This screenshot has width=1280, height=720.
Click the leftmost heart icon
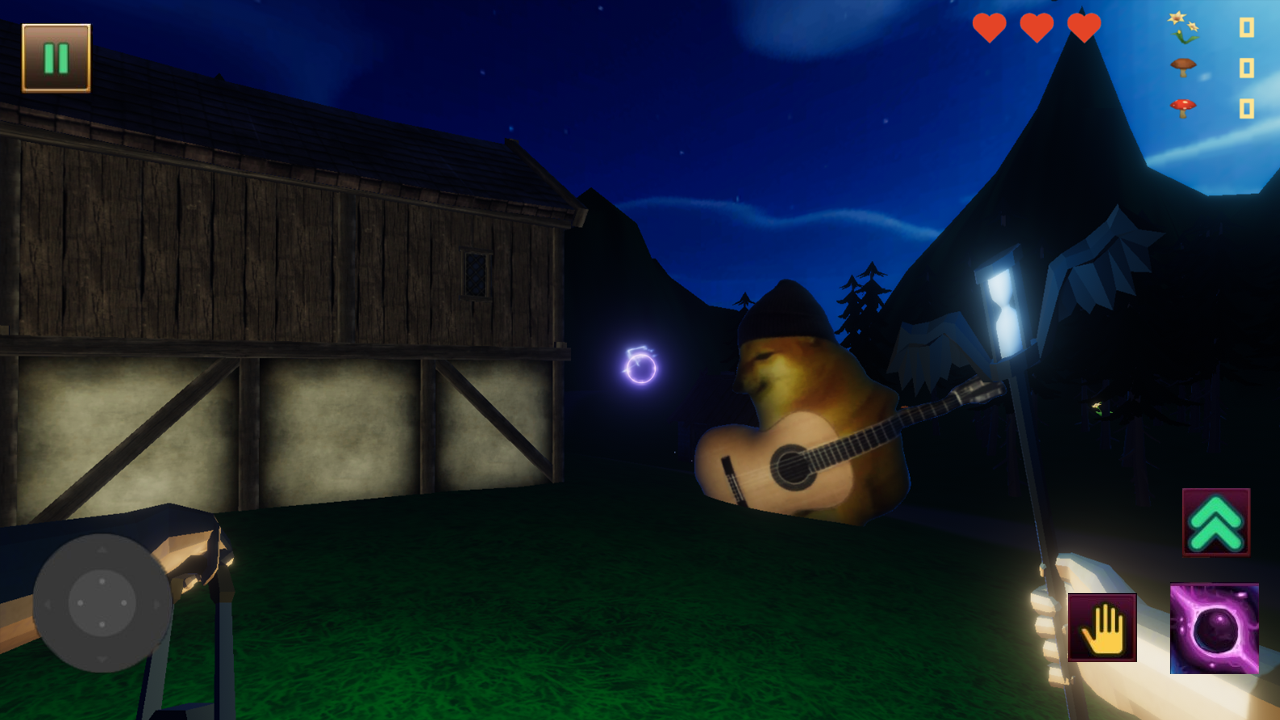point(988,28)
